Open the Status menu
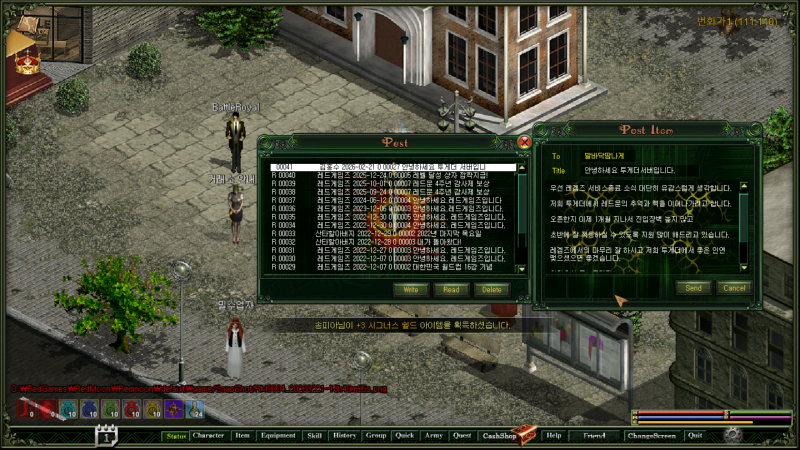The width and height of the screenshot is (800, 450). click(176, 436)
